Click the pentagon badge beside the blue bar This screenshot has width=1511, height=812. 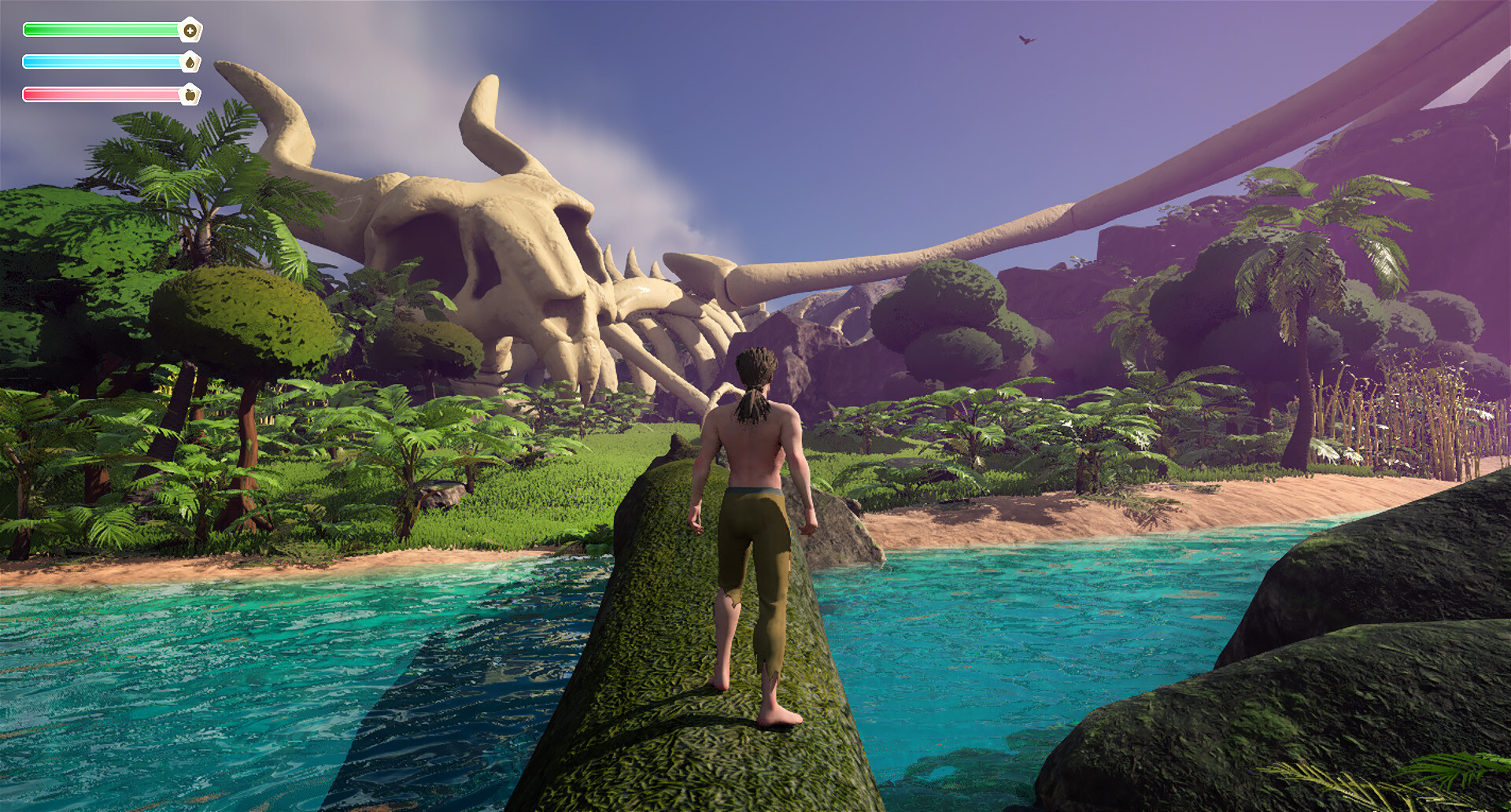(191, 61)
